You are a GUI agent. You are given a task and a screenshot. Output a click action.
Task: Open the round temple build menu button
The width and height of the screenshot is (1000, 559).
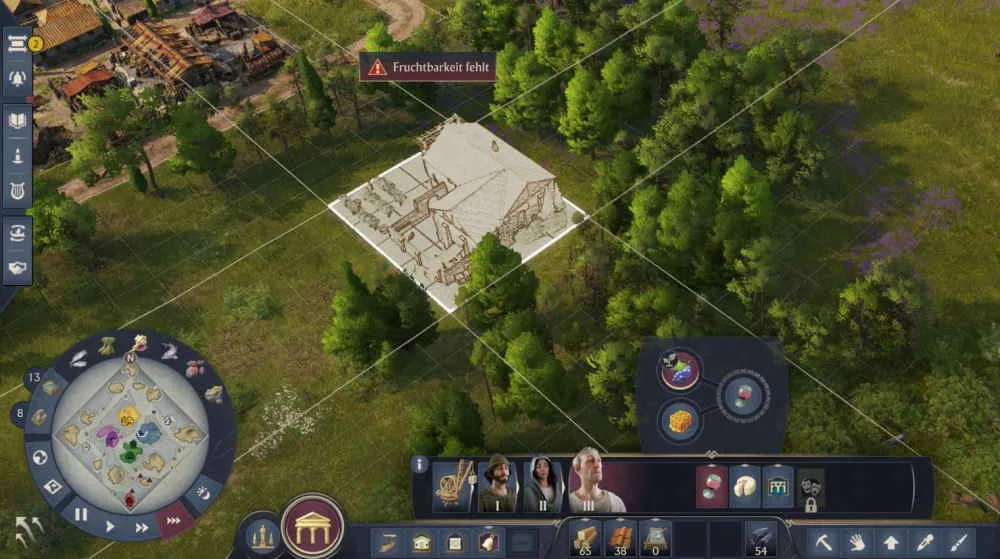click(312, 526)
